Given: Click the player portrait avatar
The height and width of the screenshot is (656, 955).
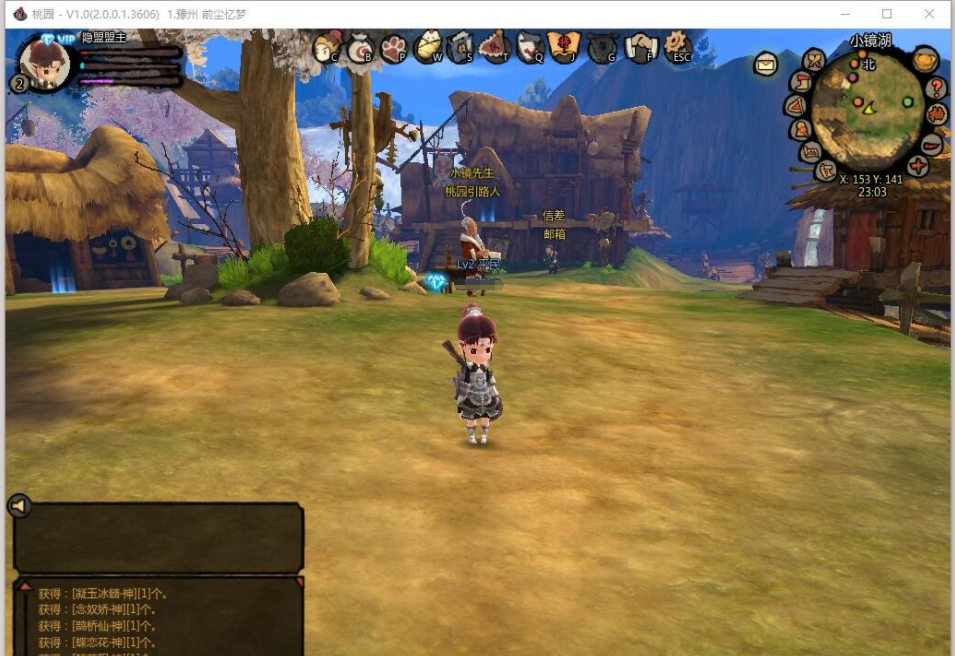Looking at the screenshot, I should [x=46, y=64].
